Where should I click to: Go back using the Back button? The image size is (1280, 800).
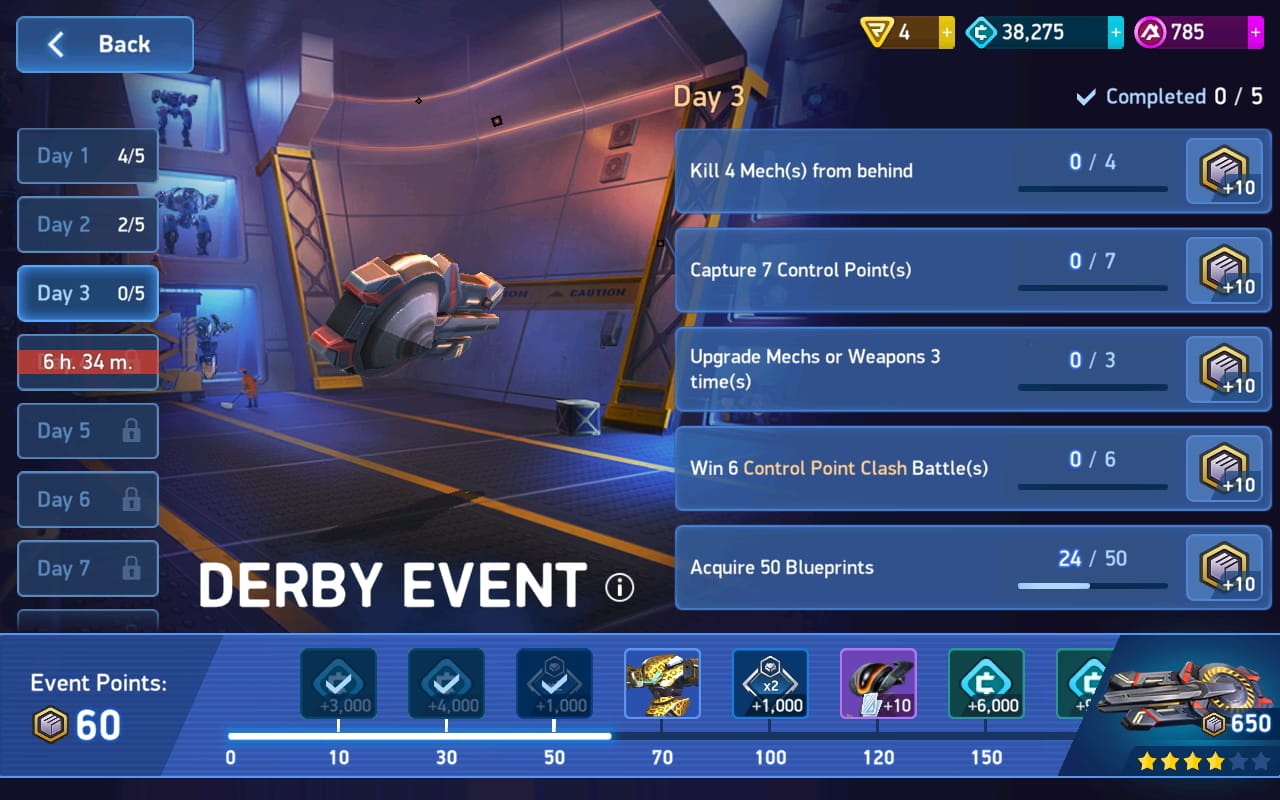[x=104, y=44]
